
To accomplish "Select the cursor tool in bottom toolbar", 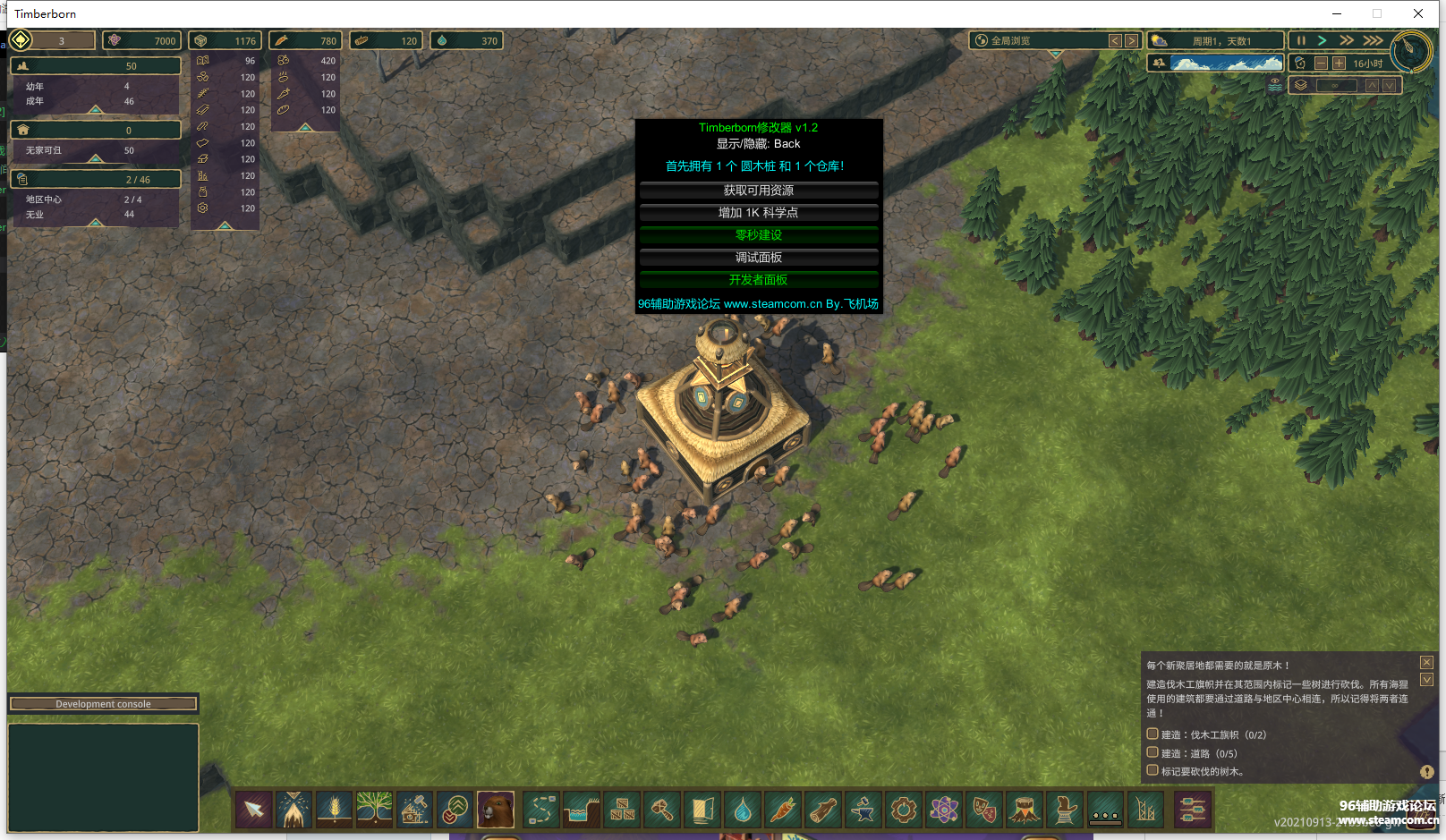I will coord(254,810).
